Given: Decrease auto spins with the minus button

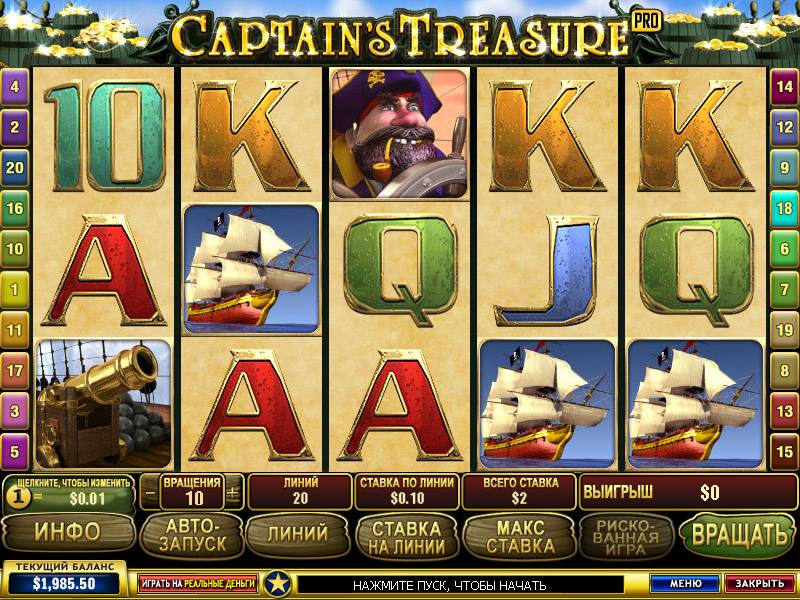Looking at the screenshot, I should tap(150, 492).
